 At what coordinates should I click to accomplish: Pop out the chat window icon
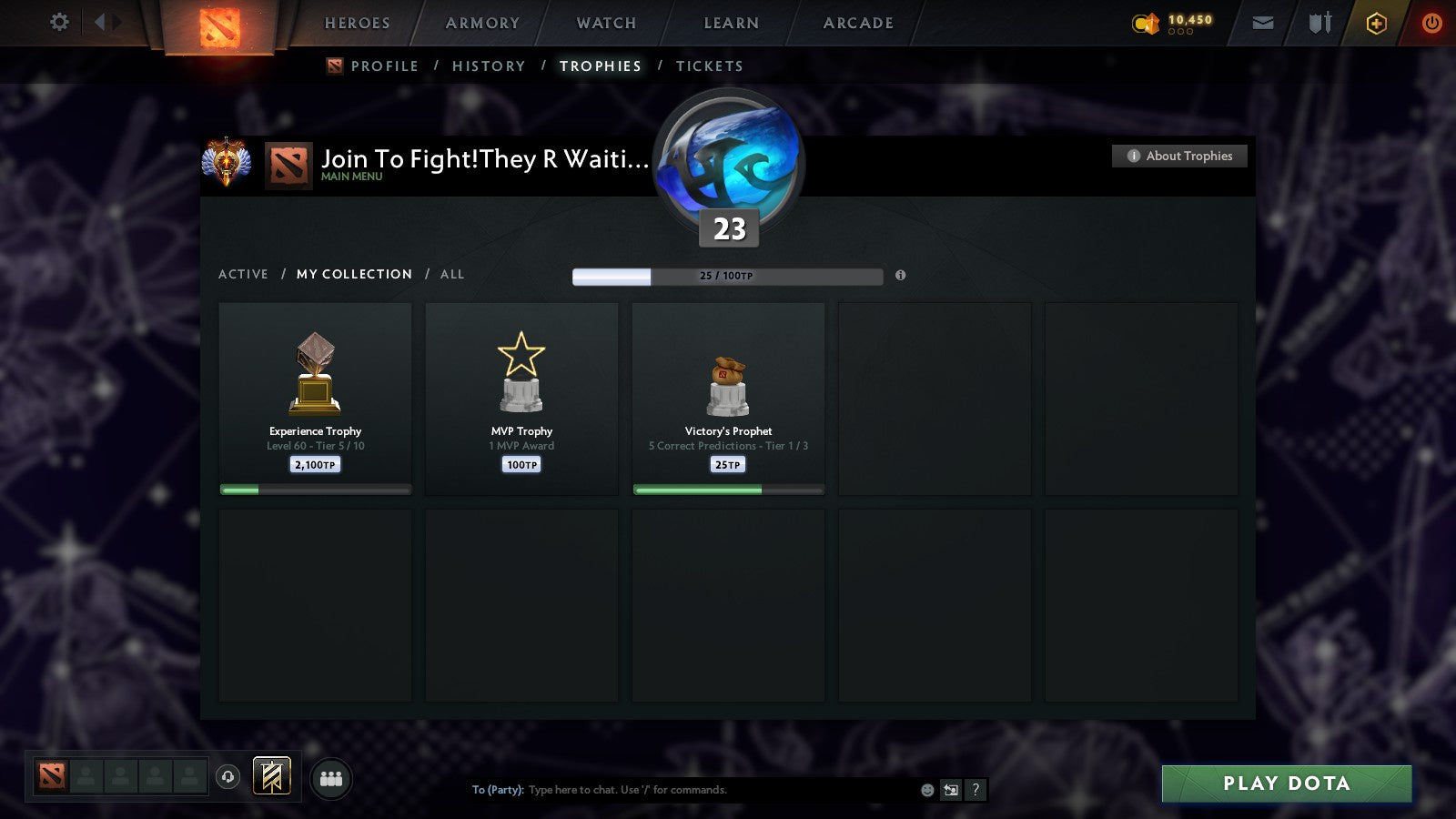(950, 791)
